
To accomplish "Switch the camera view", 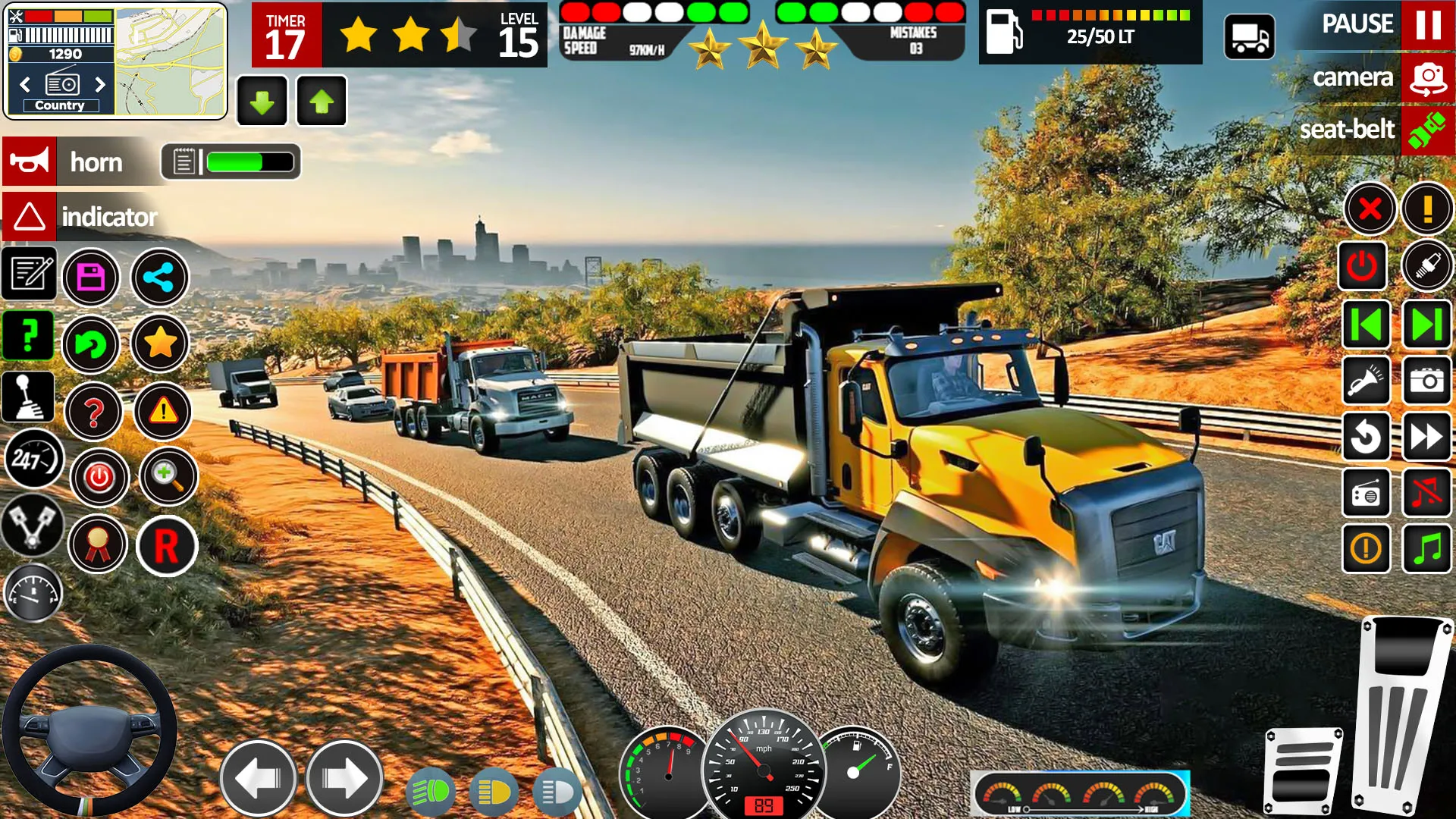I will pos(1355,77).
